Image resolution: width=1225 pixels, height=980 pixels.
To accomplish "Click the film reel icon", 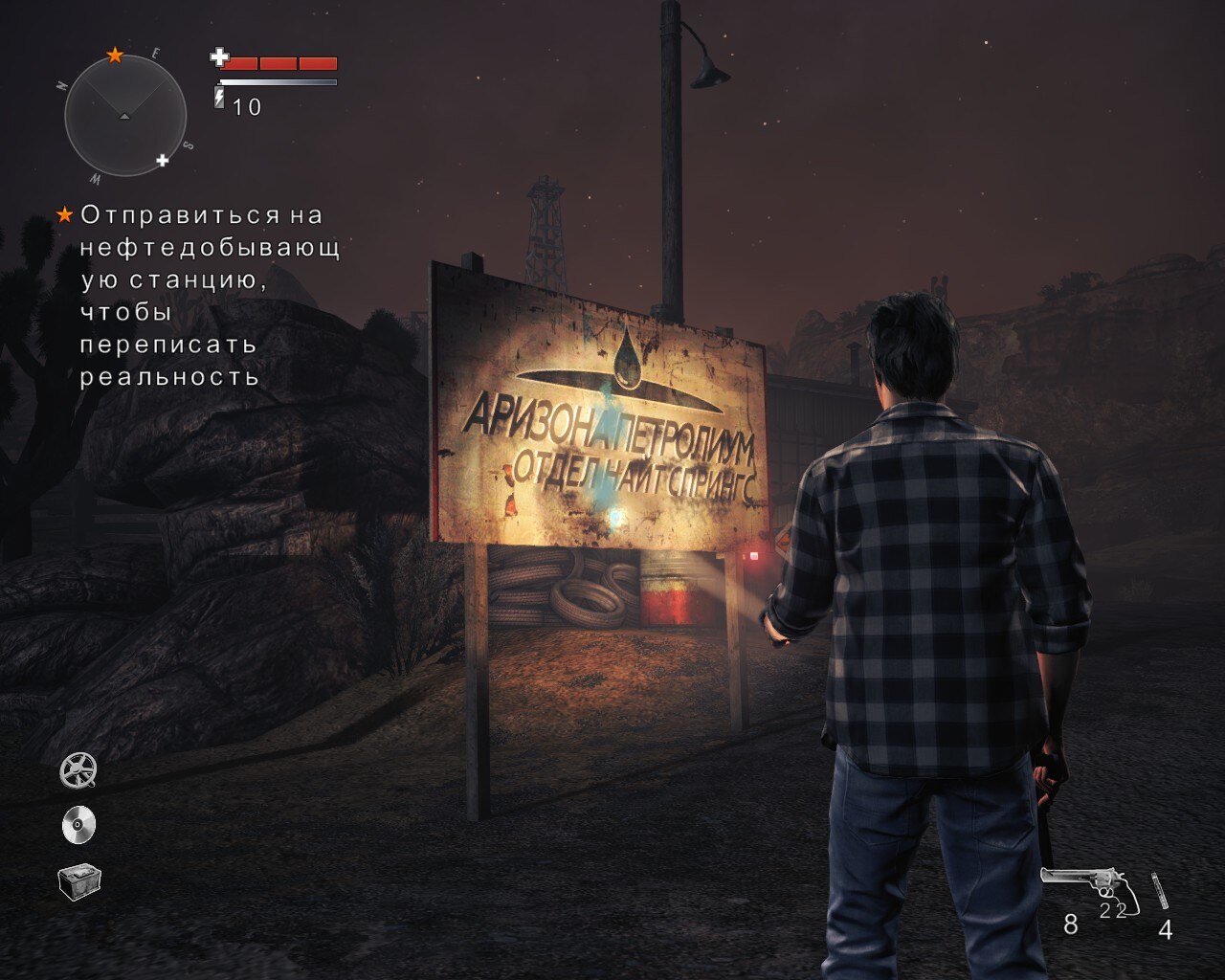I will coord(78,770).
